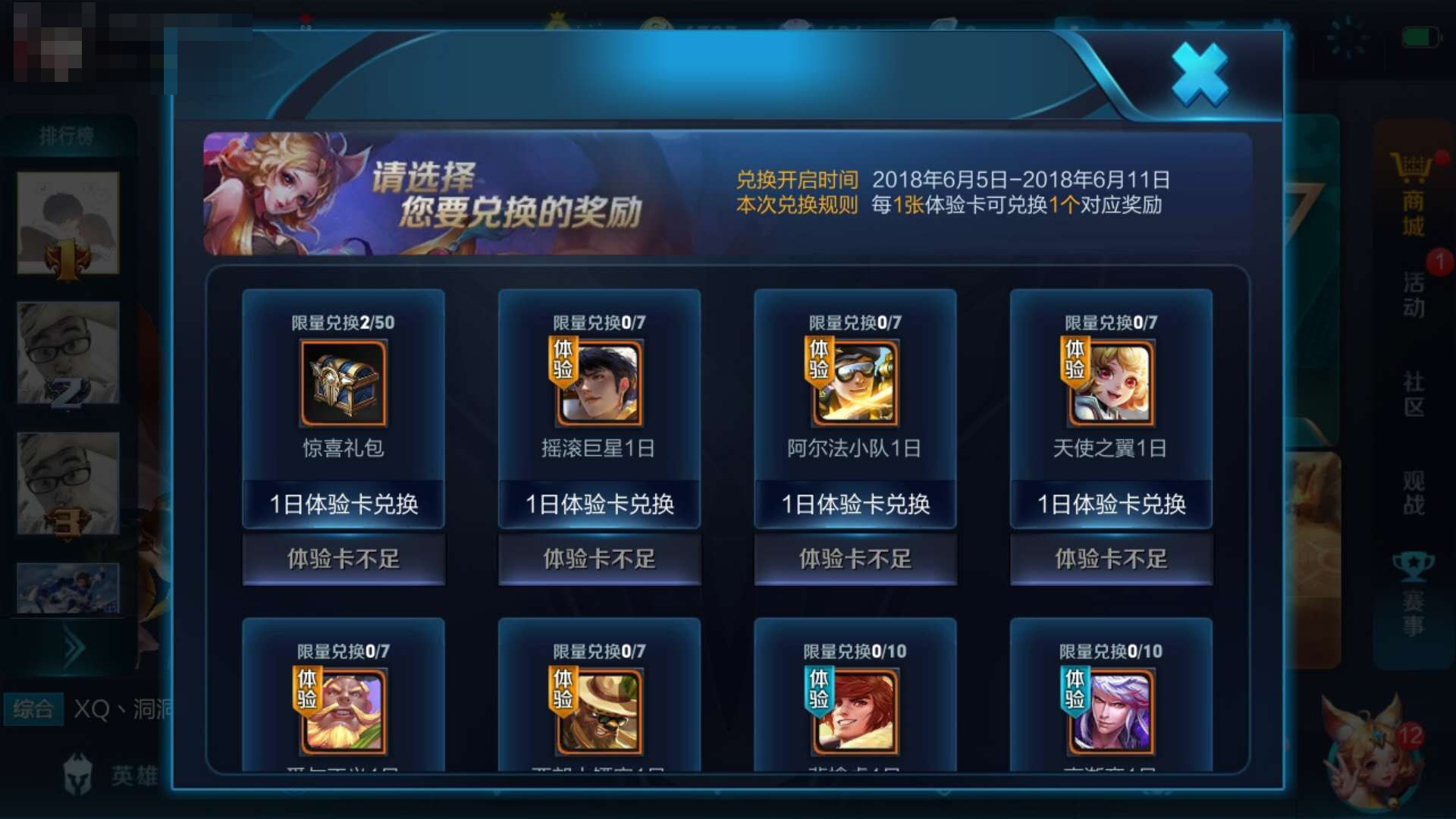1456x819 pixels.
Task: Click 体验卡不足 under 天使之翼1日
Action: 1110,559
